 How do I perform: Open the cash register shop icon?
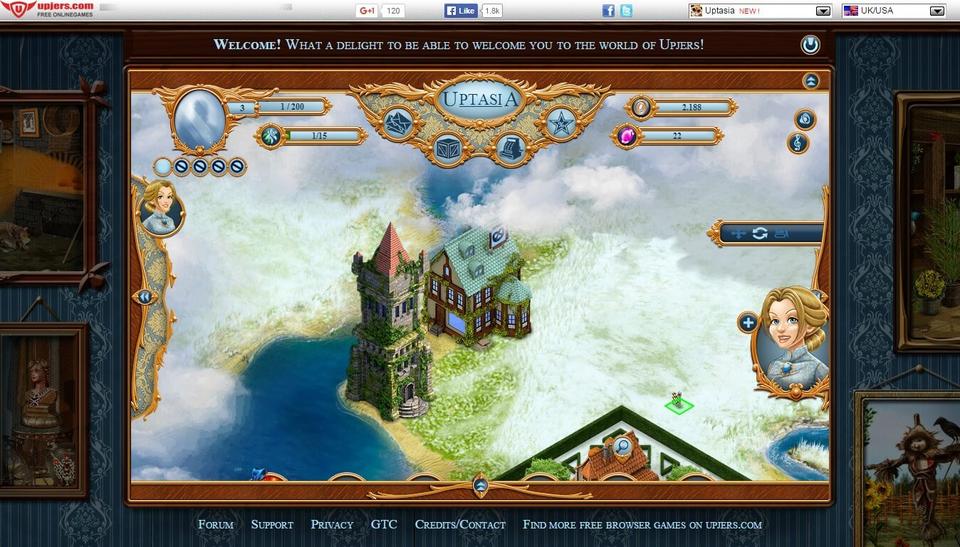[510, 149]
